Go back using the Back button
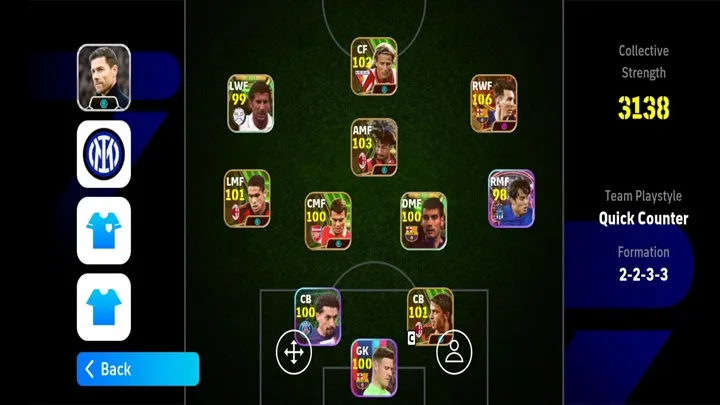Screen dimensions: 720x405 pyautogui.click(x=137, y=369)
